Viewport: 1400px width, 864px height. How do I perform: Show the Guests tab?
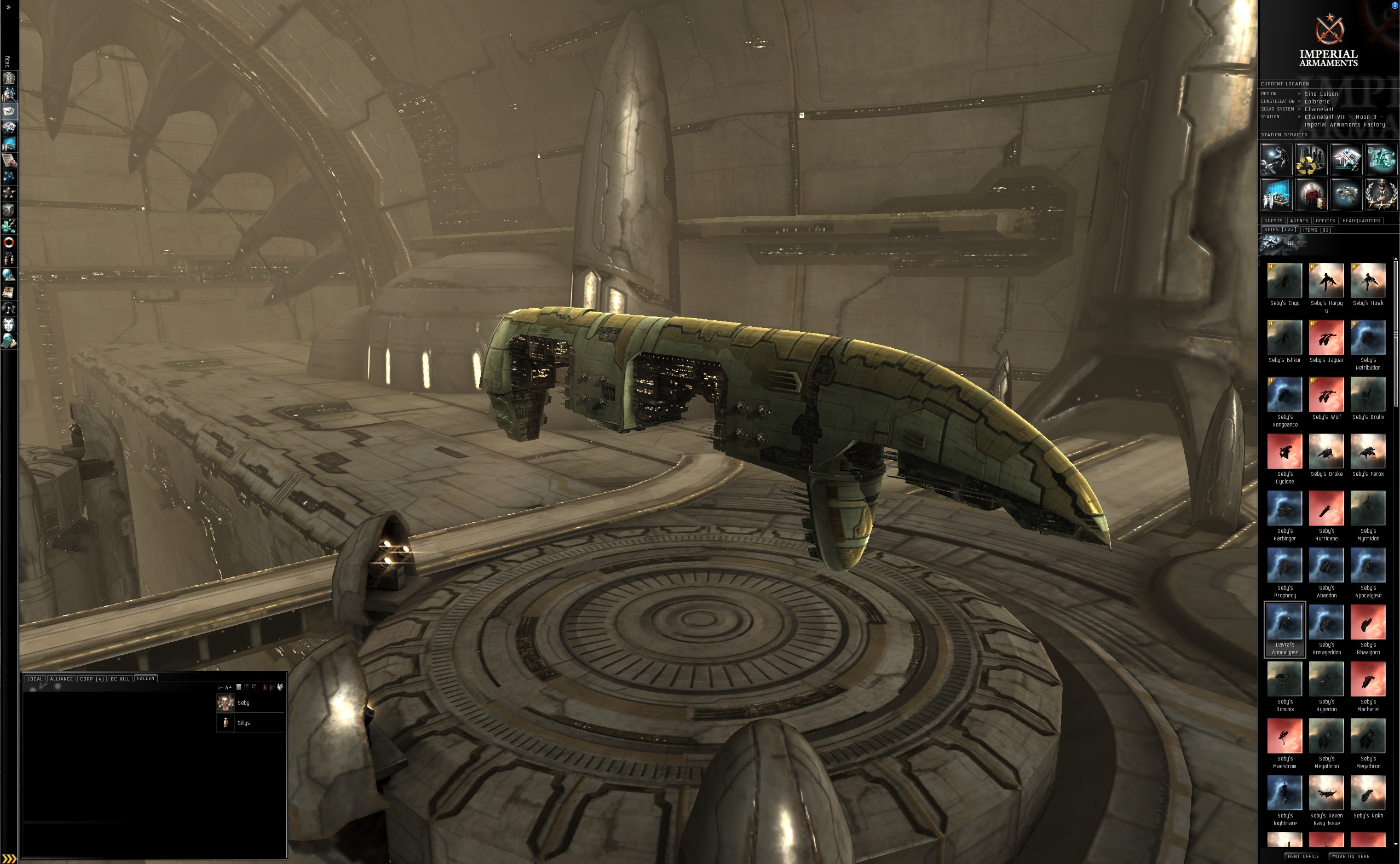coord(1273,221)
